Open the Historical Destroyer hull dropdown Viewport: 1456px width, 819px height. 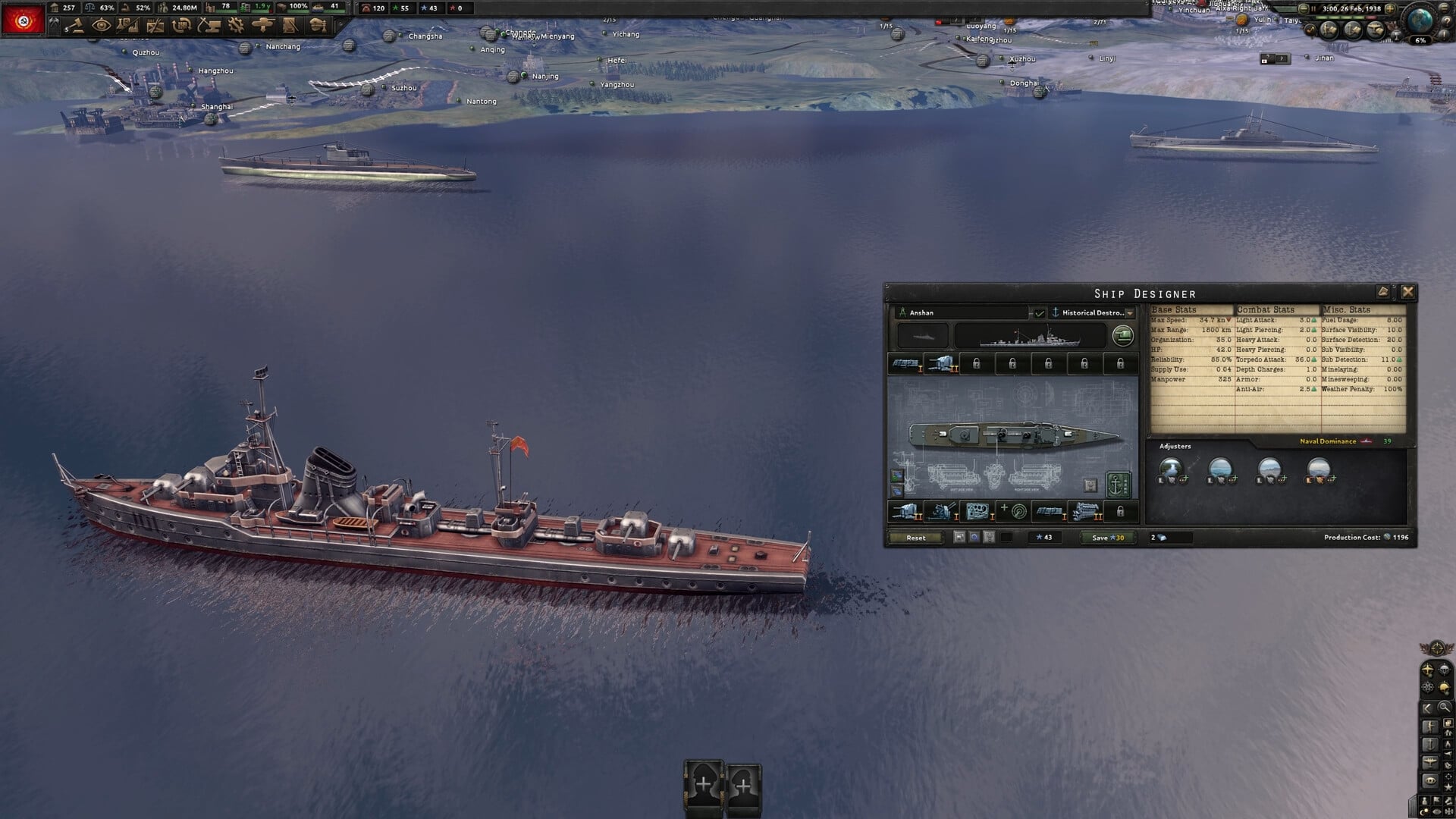1130,313
